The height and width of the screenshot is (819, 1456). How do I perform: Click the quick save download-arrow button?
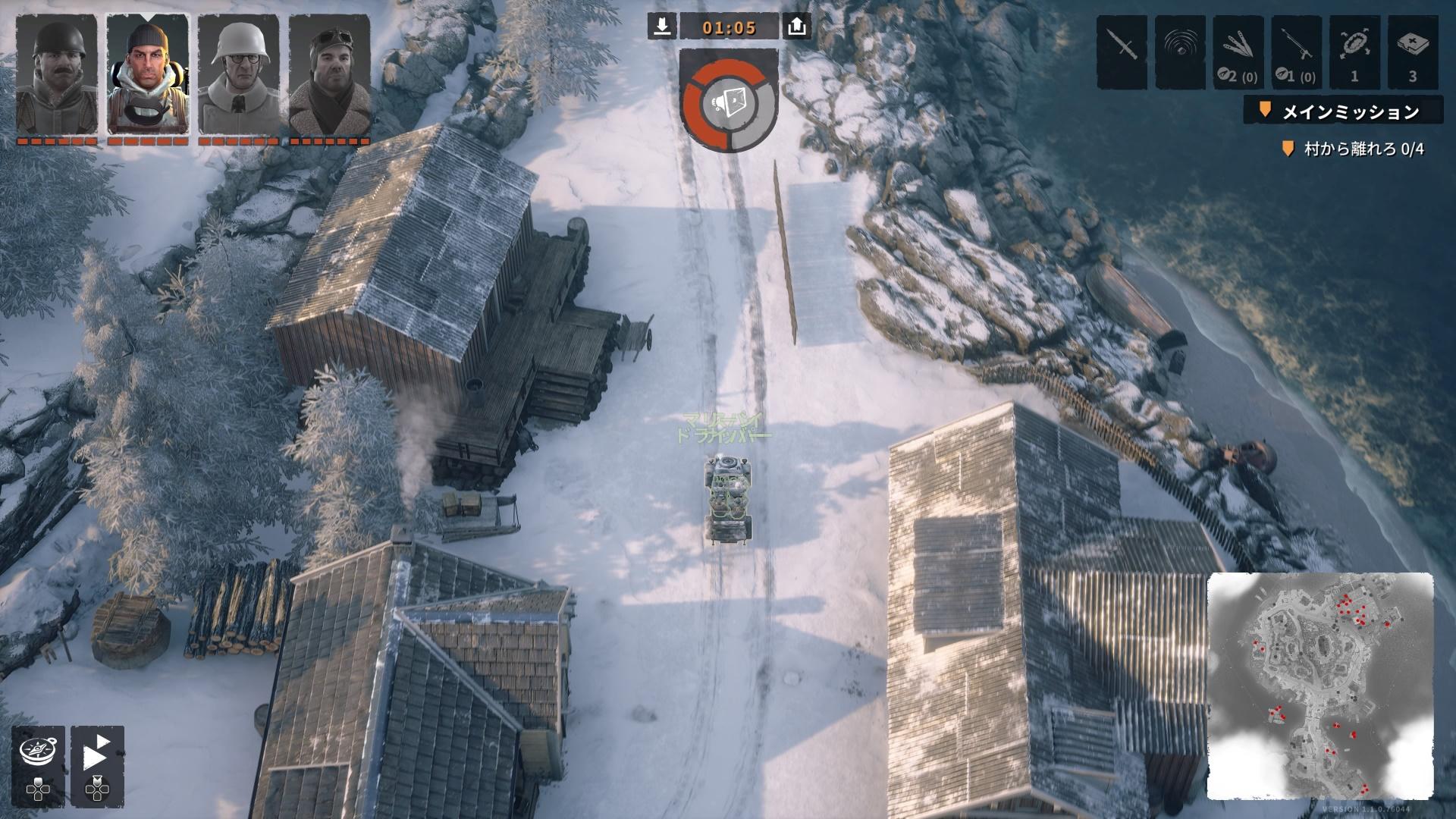pos(662,27)
